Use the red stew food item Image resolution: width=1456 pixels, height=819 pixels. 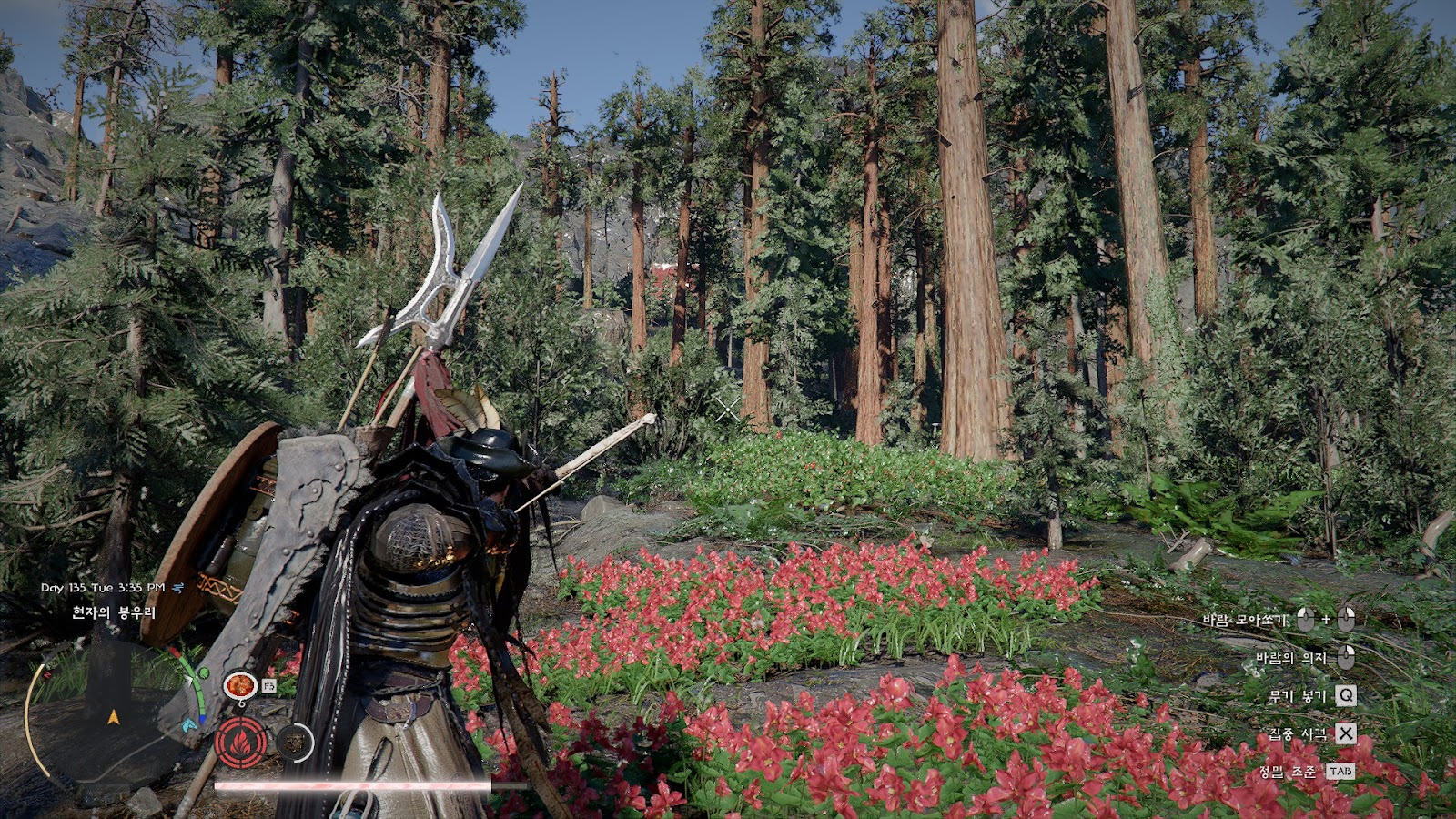[x=240, y=685]
